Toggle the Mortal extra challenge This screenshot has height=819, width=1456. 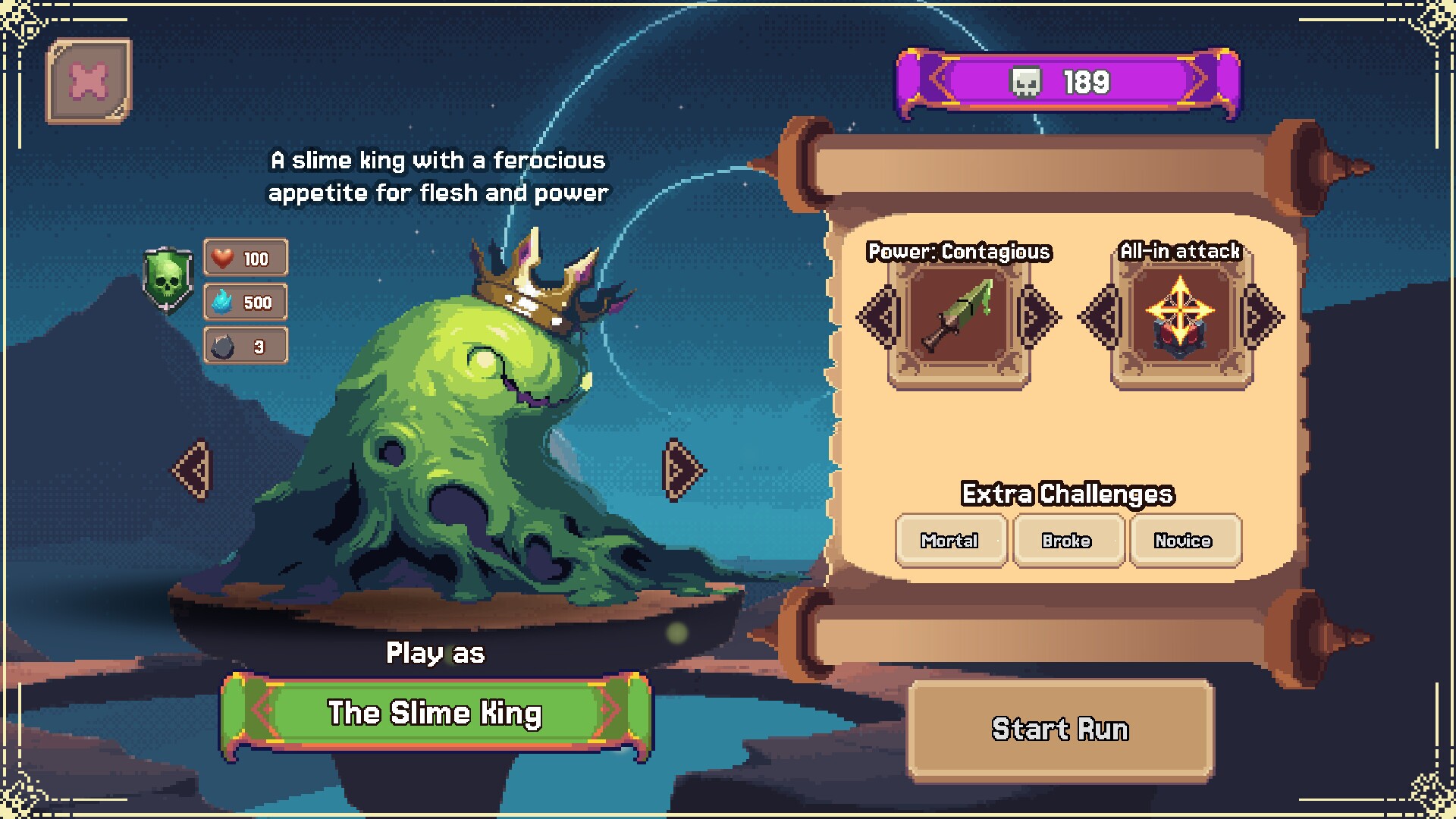pyautogui.click(x=950, y=541)
